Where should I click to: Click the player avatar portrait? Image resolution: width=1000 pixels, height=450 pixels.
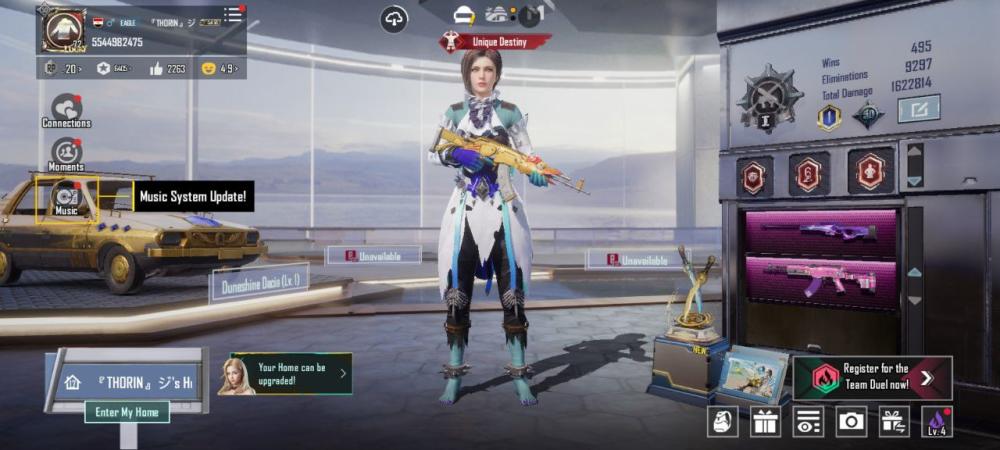click(62, 29)
